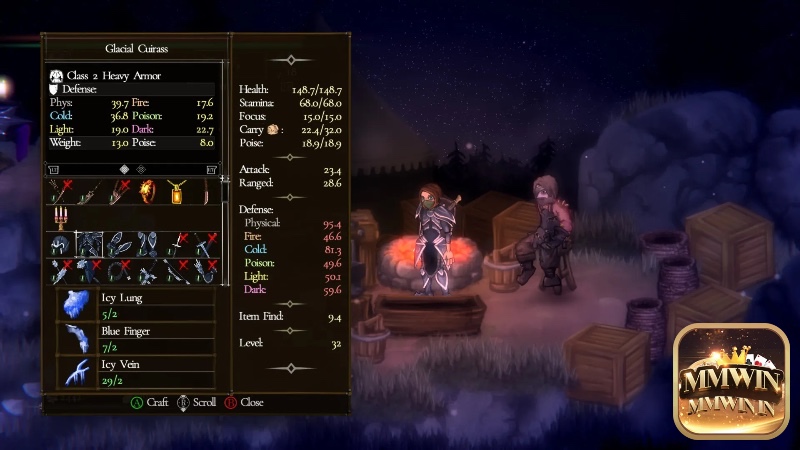Select the highlighted Glacial Cuirass recipe
This screenshot has height=450, width=800.
coord(90,244)
